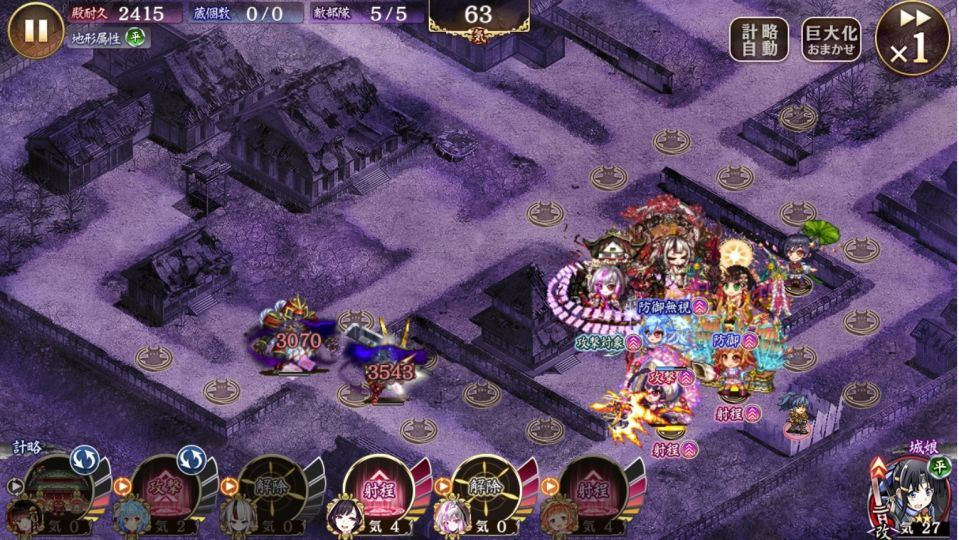959x540 pixels.
Task: Pause the battle
Action: pos(36,30)
